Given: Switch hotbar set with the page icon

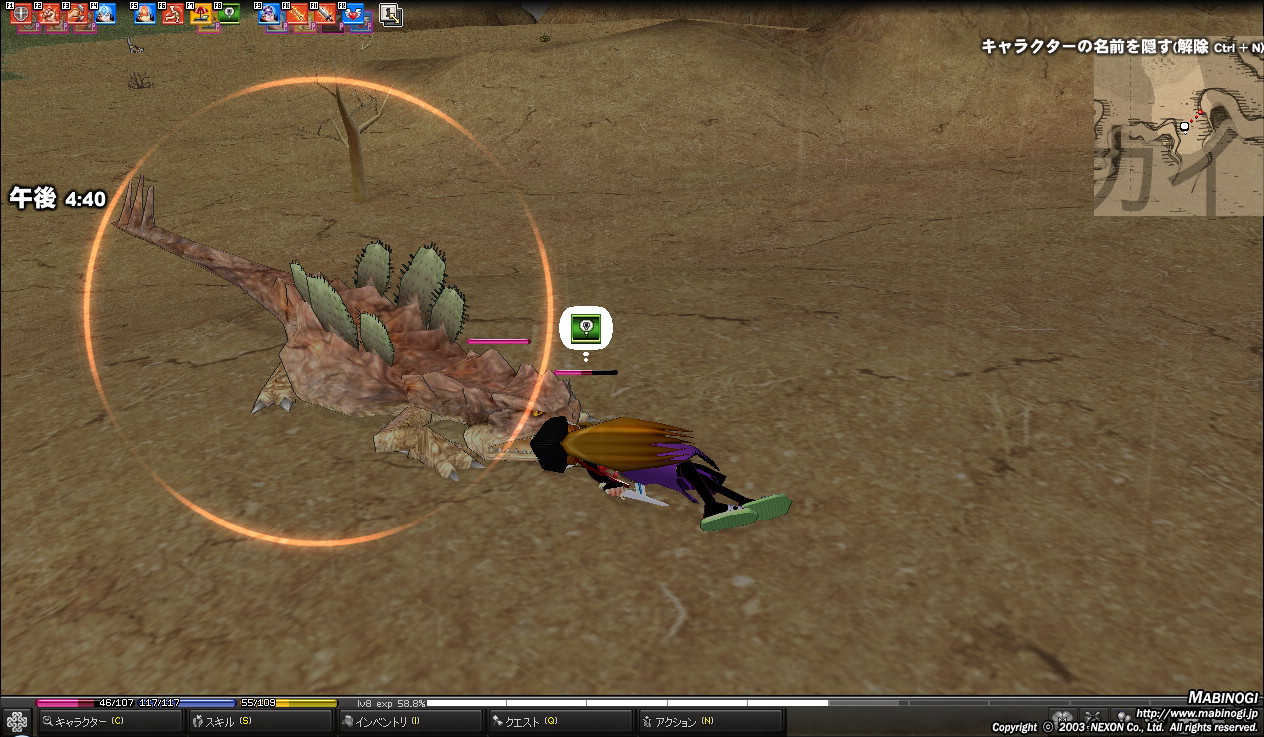Looking at the screenshot, I should pyautogui.click(x=391, y=15).
